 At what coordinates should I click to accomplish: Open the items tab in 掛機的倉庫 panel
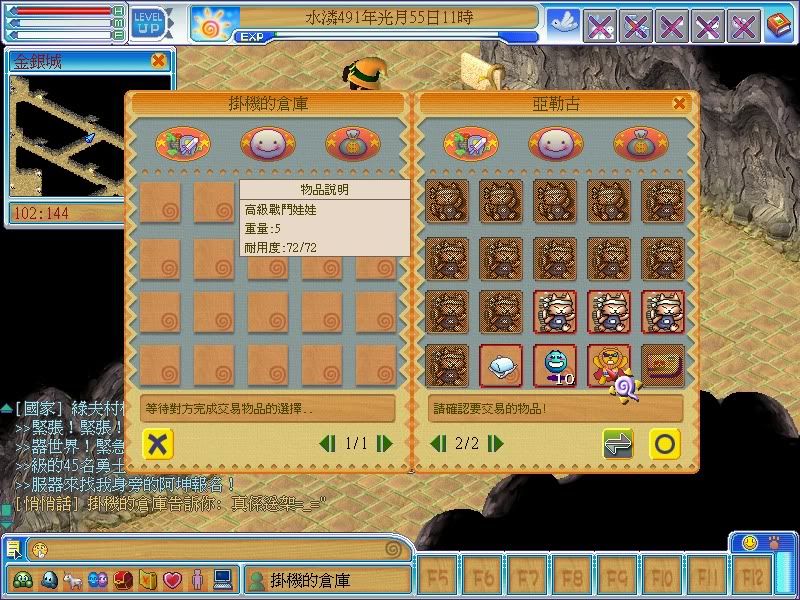pos(182,144)
